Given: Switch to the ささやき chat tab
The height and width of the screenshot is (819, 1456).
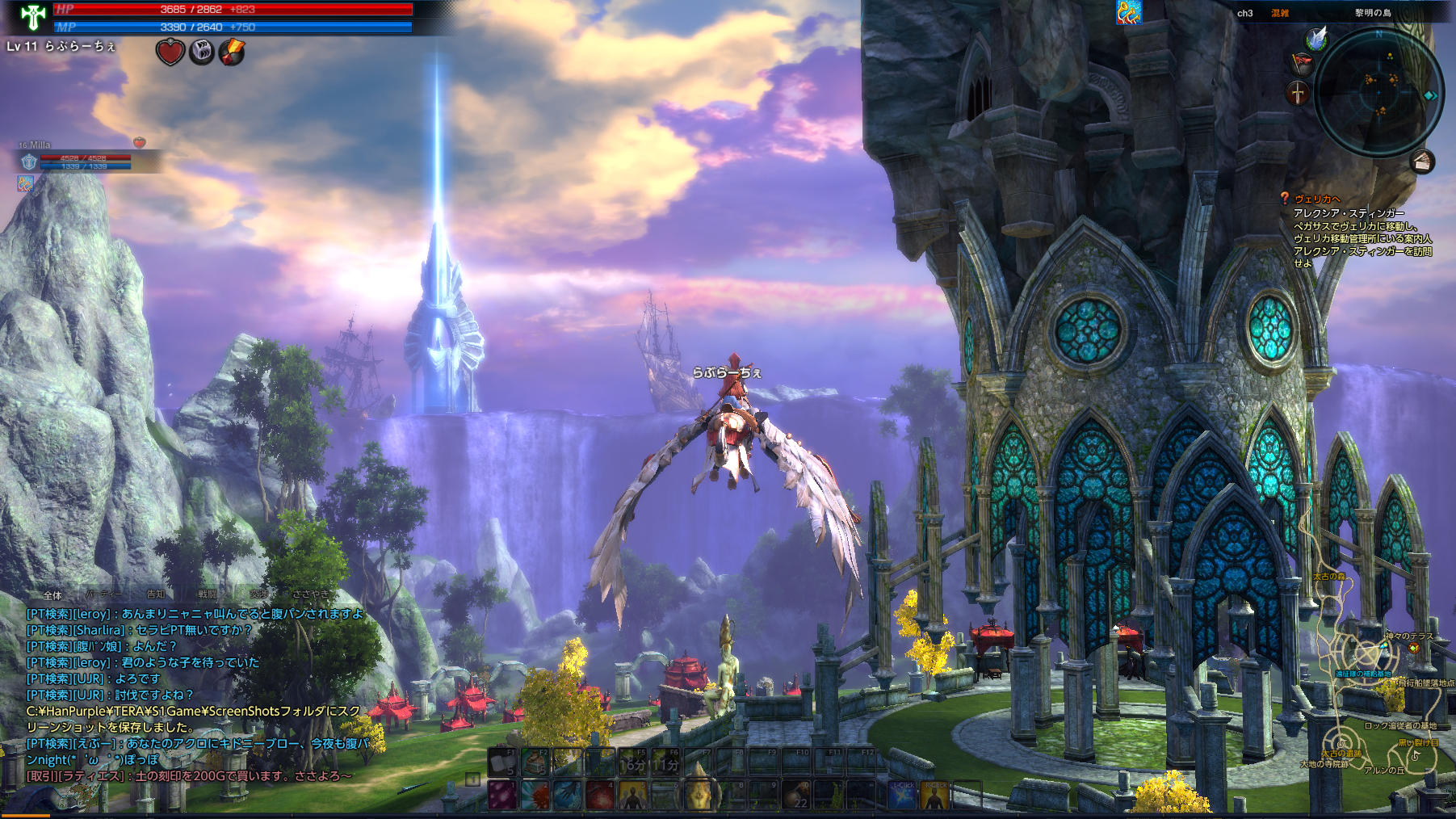Looking at the screenshot, I should click(x=311, y=594).
